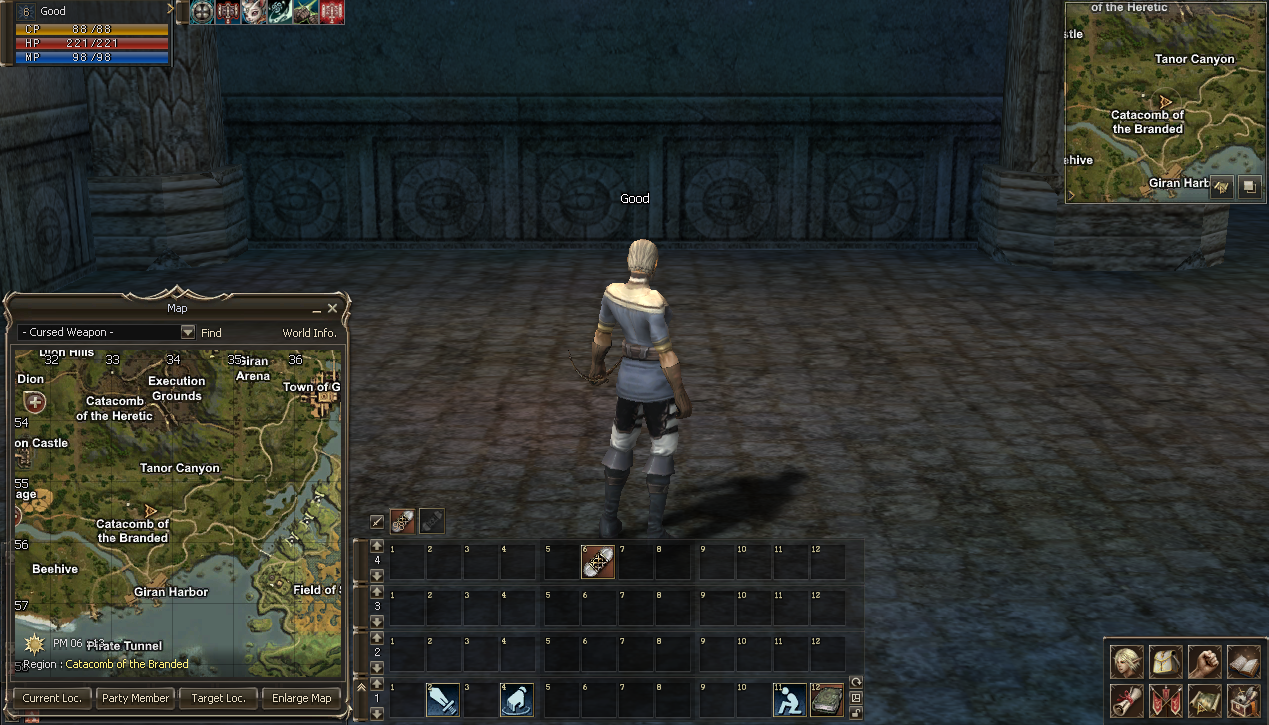Open World Info. on the map
This screenshot has width=1269, height=725.
310,333
